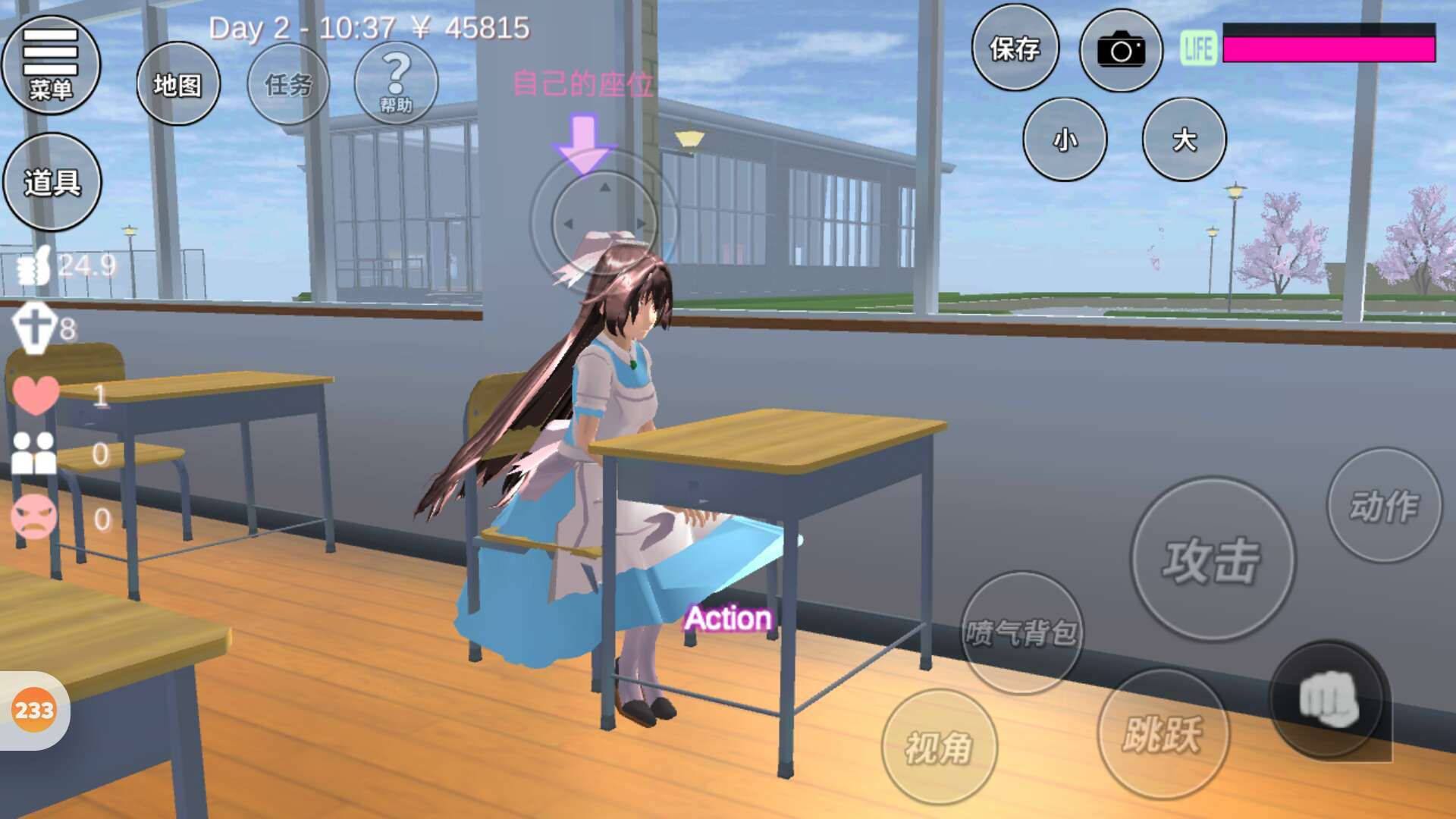This screenshot has width=1456, height=819.
Task: Take a photo with the camera icon
Action: coord(1121,50)
